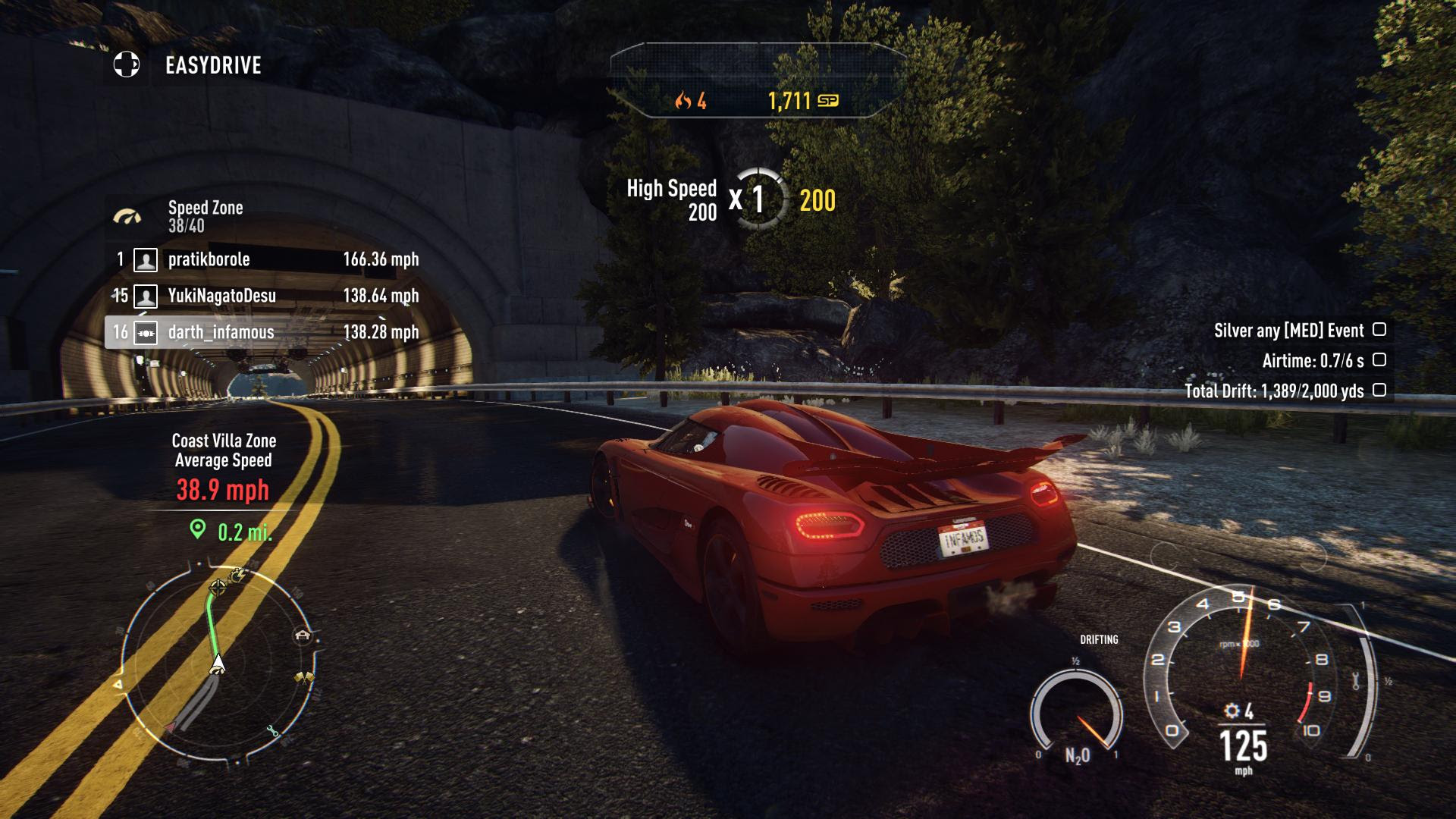Tick the Silver any [MED] Event objective box

[x=1379, y=330]
